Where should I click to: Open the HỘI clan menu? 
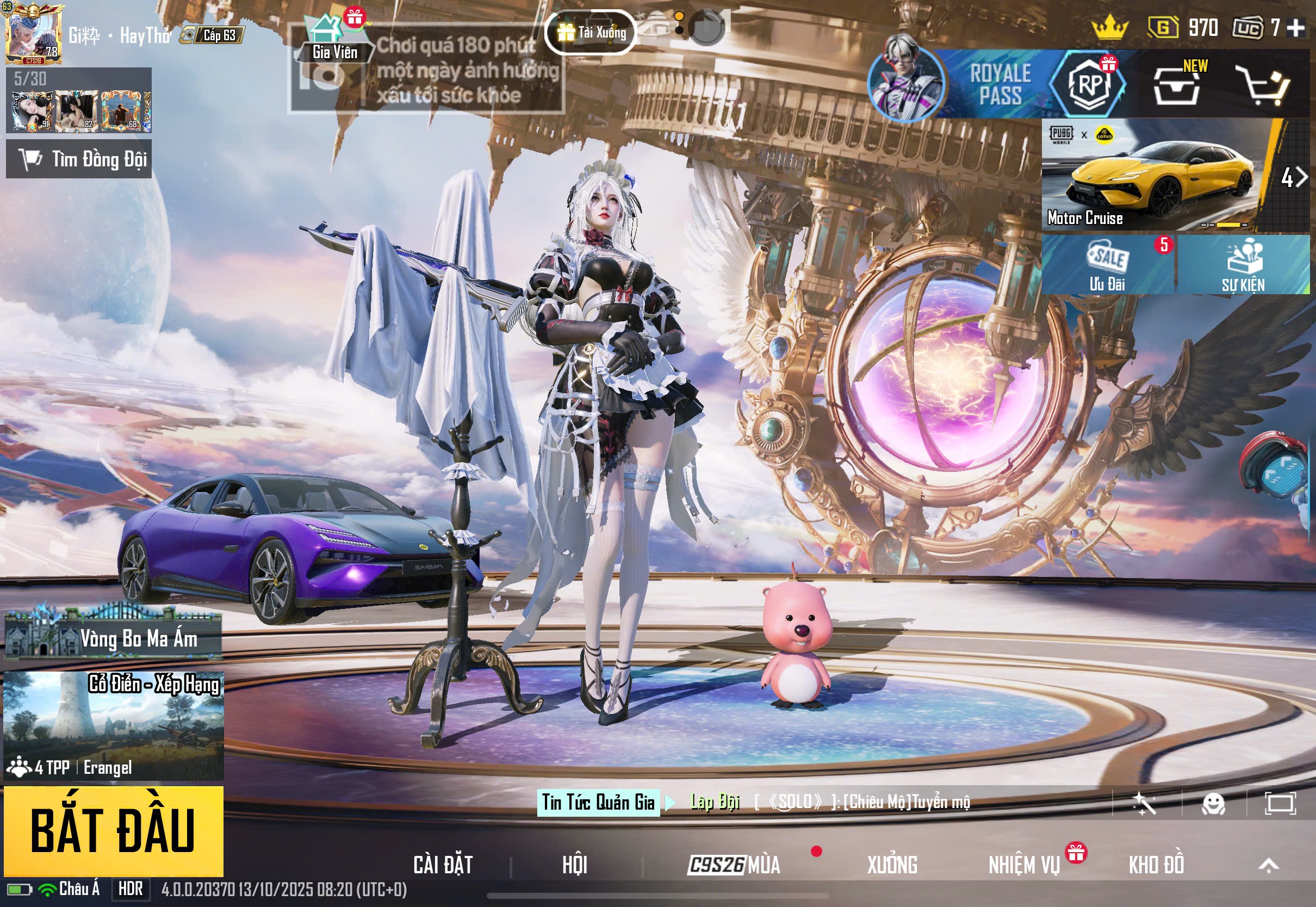click(574, 865)
